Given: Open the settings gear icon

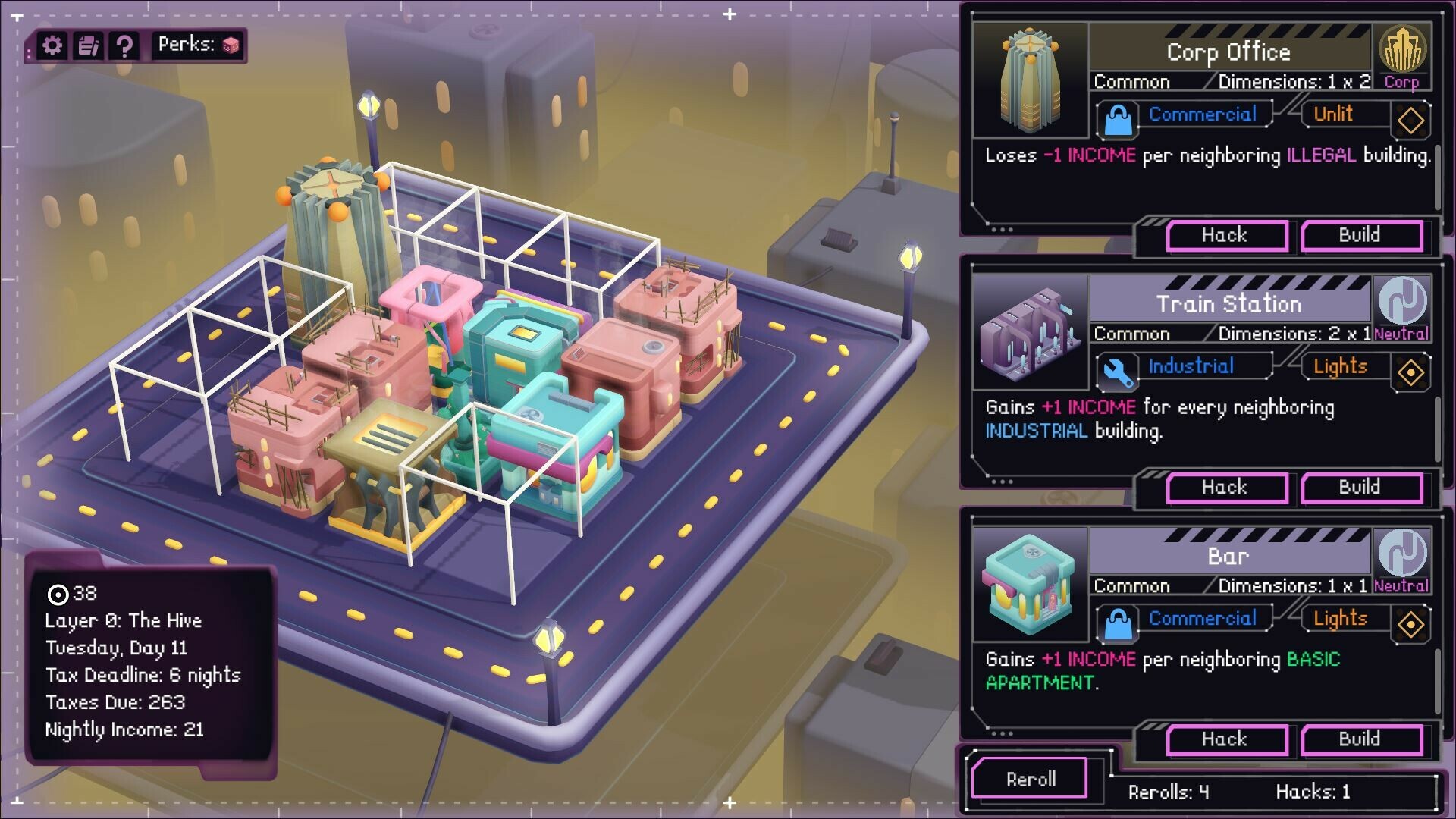Looking at the screenshot, I should tap(51, 45).
